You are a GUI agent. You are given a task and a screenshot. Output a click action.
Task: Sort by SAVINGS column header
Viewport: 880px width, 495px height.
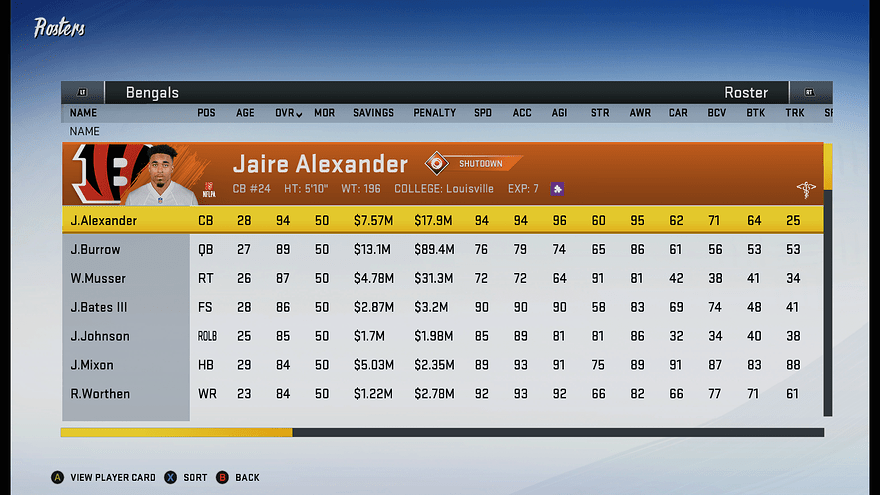point(373,113)
